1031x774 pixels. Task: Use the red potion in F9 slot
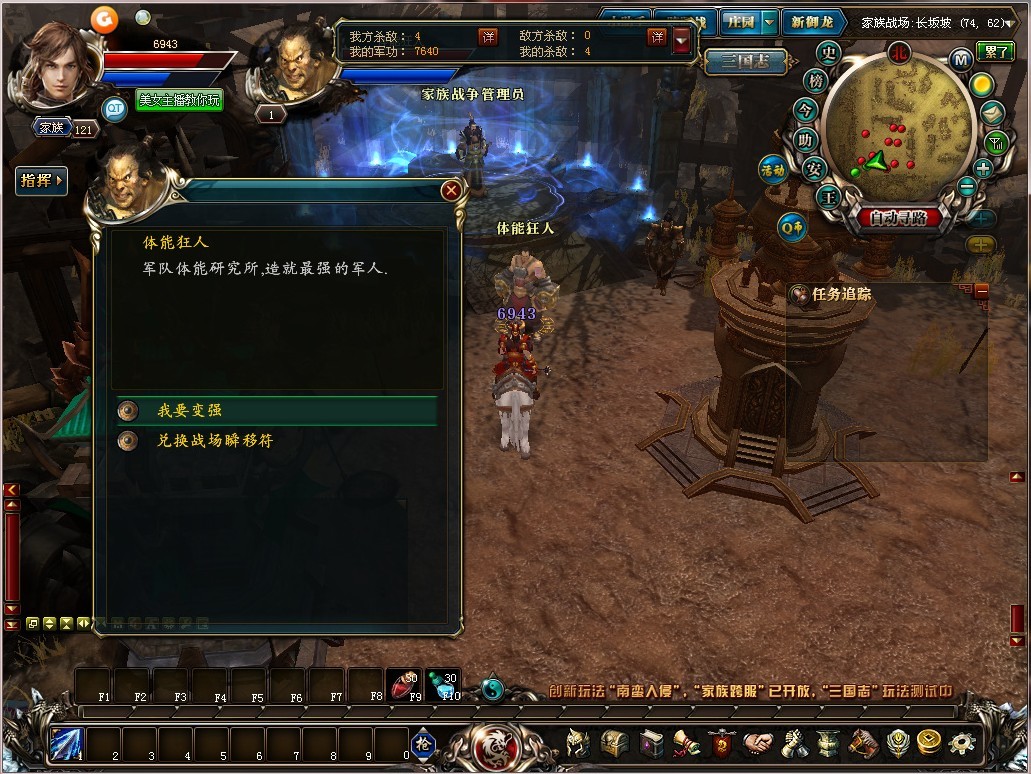click(402, 682)
